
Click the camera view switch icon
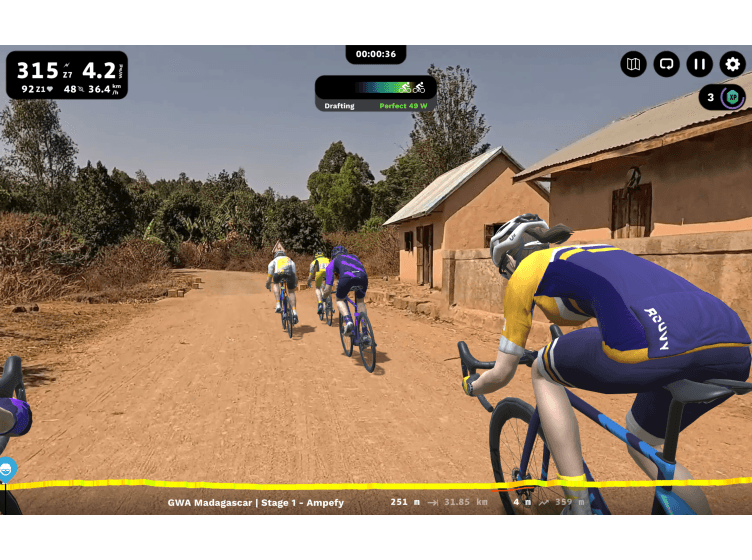coord(666,64)
